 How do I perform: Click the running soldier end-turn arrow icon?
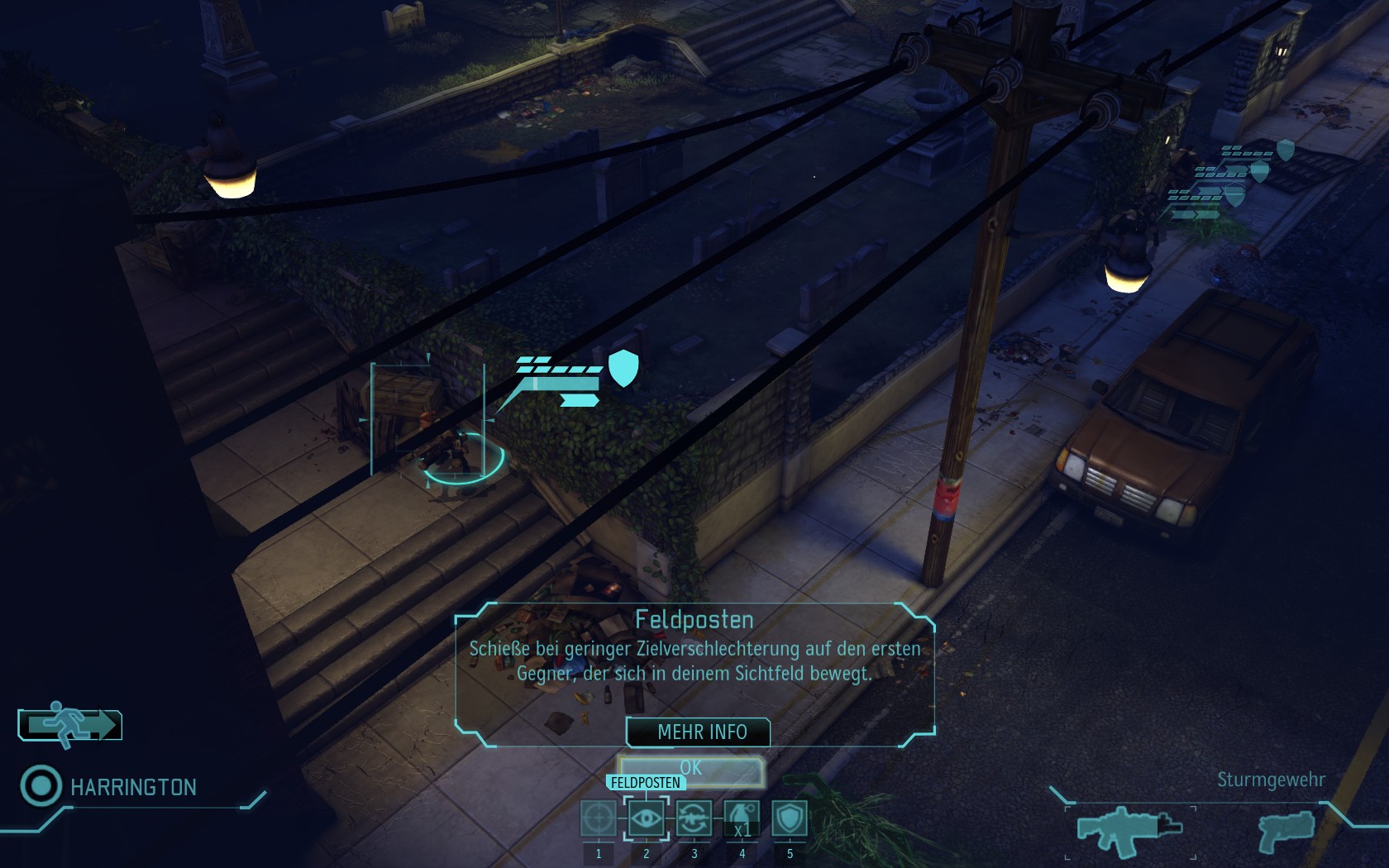click(70, 725)
